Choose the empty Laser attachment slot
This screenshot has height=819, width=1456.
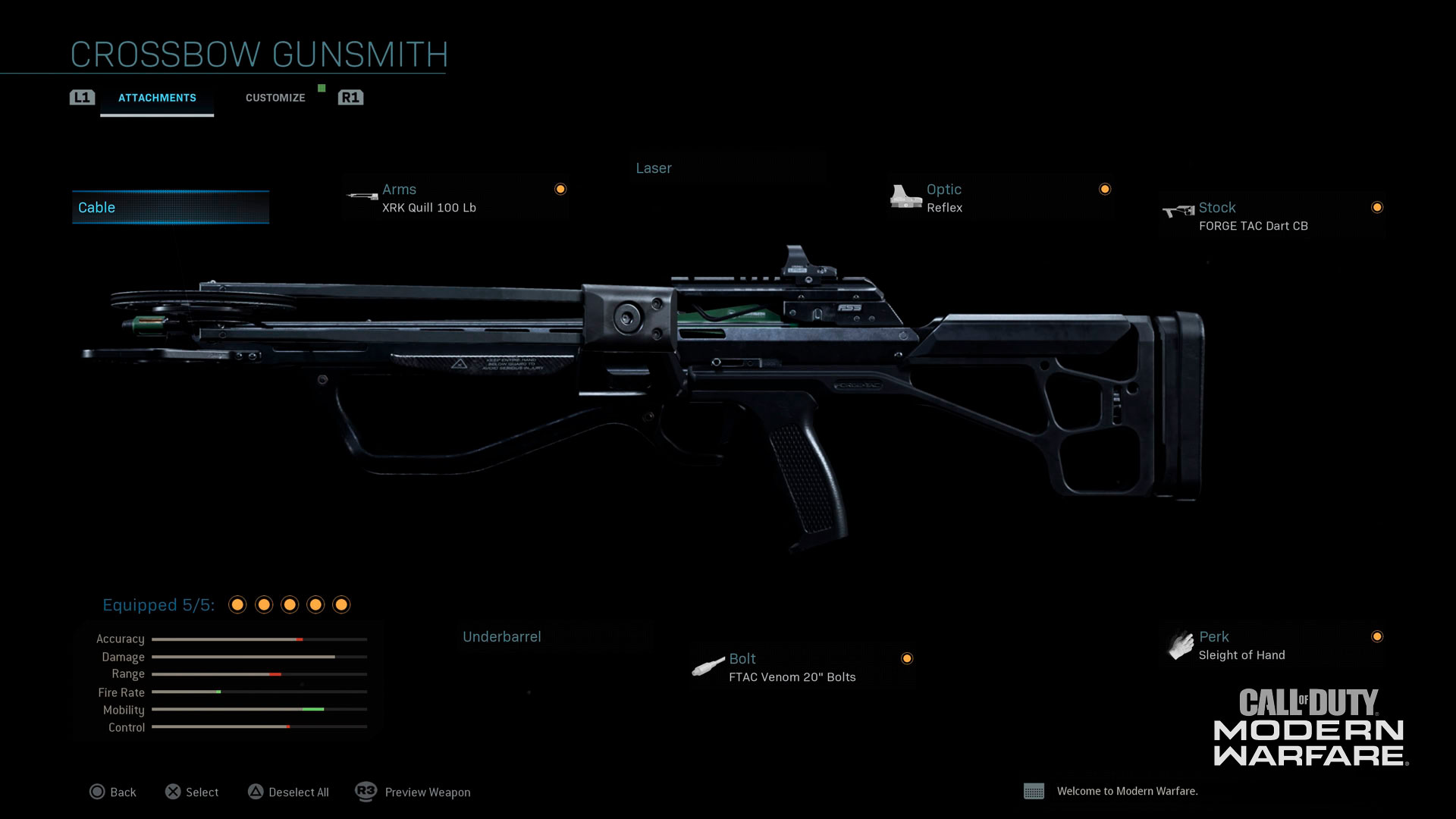(728, 168)
